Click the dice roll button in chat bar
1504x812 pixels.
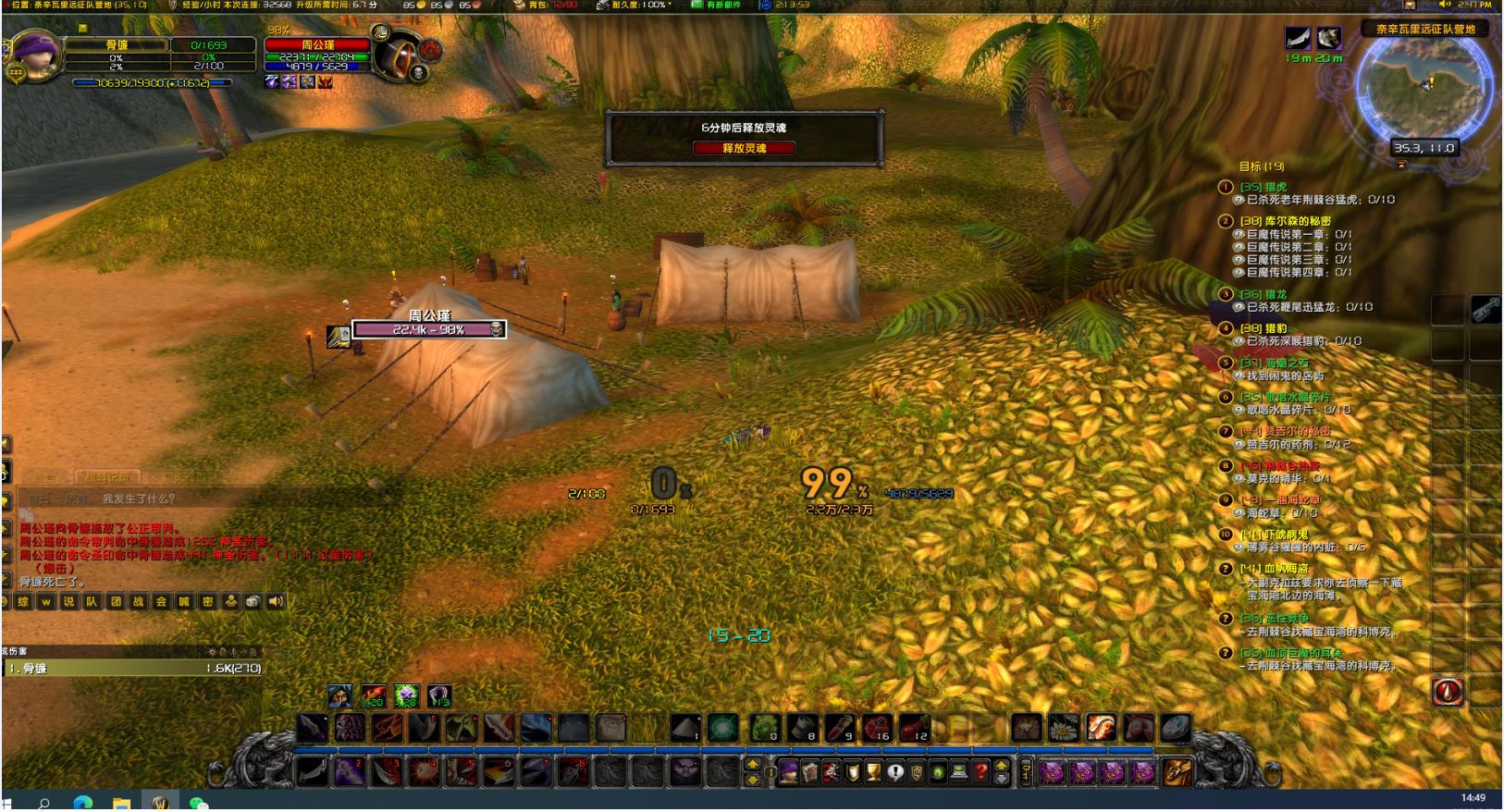pos(253,601)
